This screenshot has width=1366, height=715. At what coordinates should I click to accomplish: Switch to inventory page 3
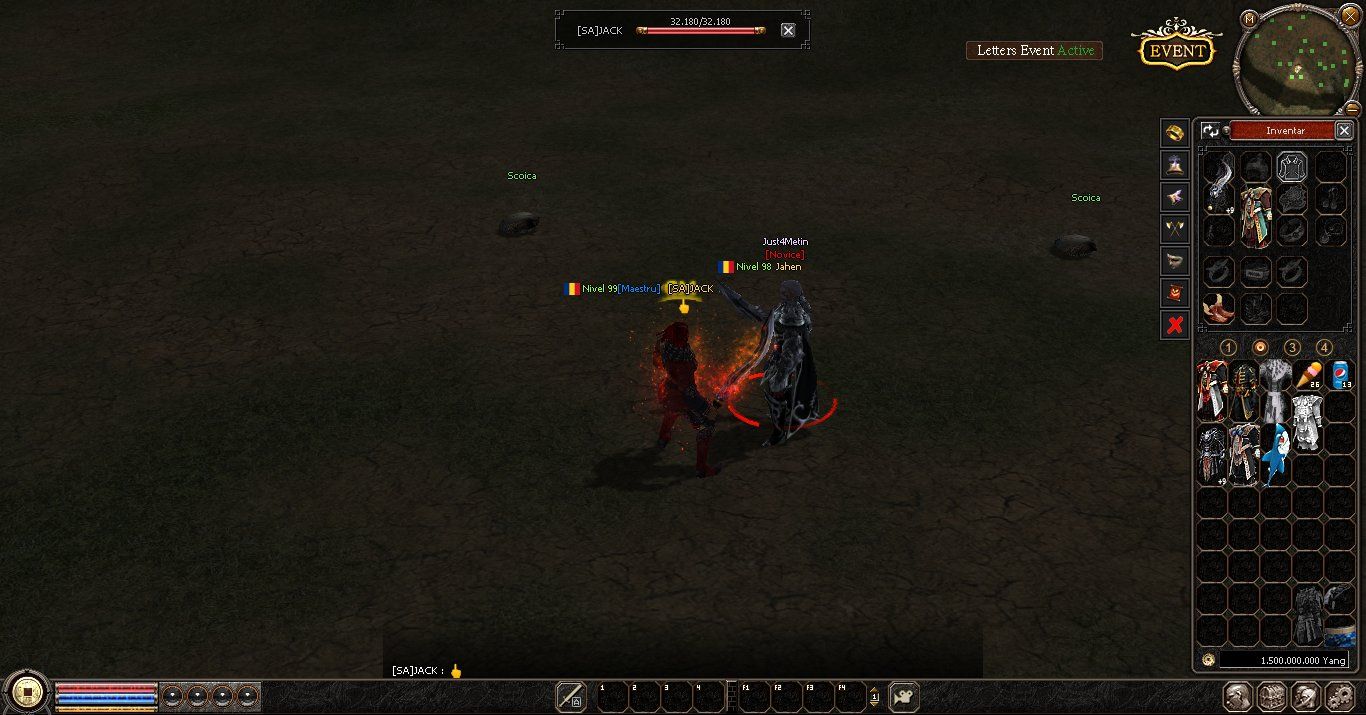1292,347
